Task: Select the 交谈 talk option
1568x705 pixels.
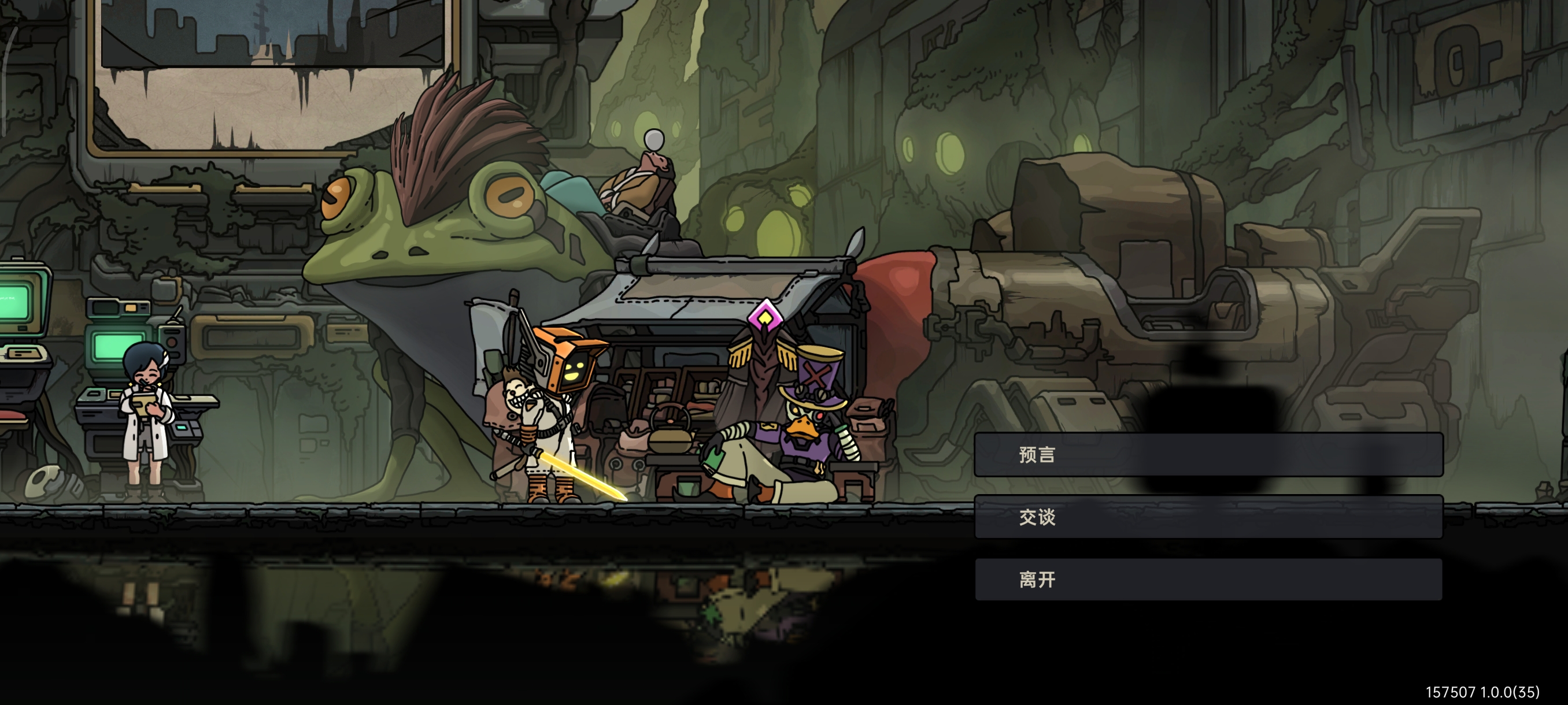Action: 1208,517
